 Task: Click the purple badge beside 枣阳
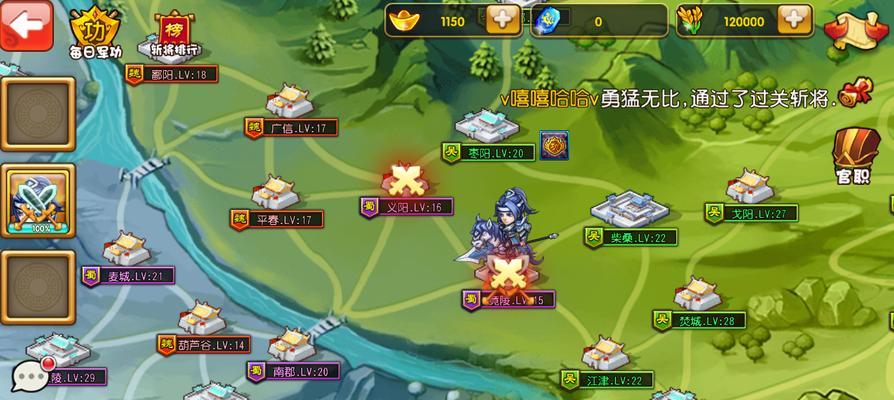click(554, 145)
